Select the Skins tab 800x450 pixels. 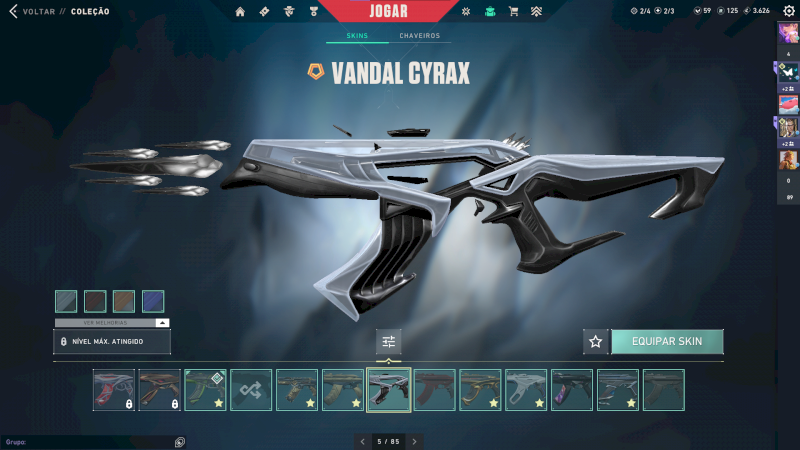357,36
